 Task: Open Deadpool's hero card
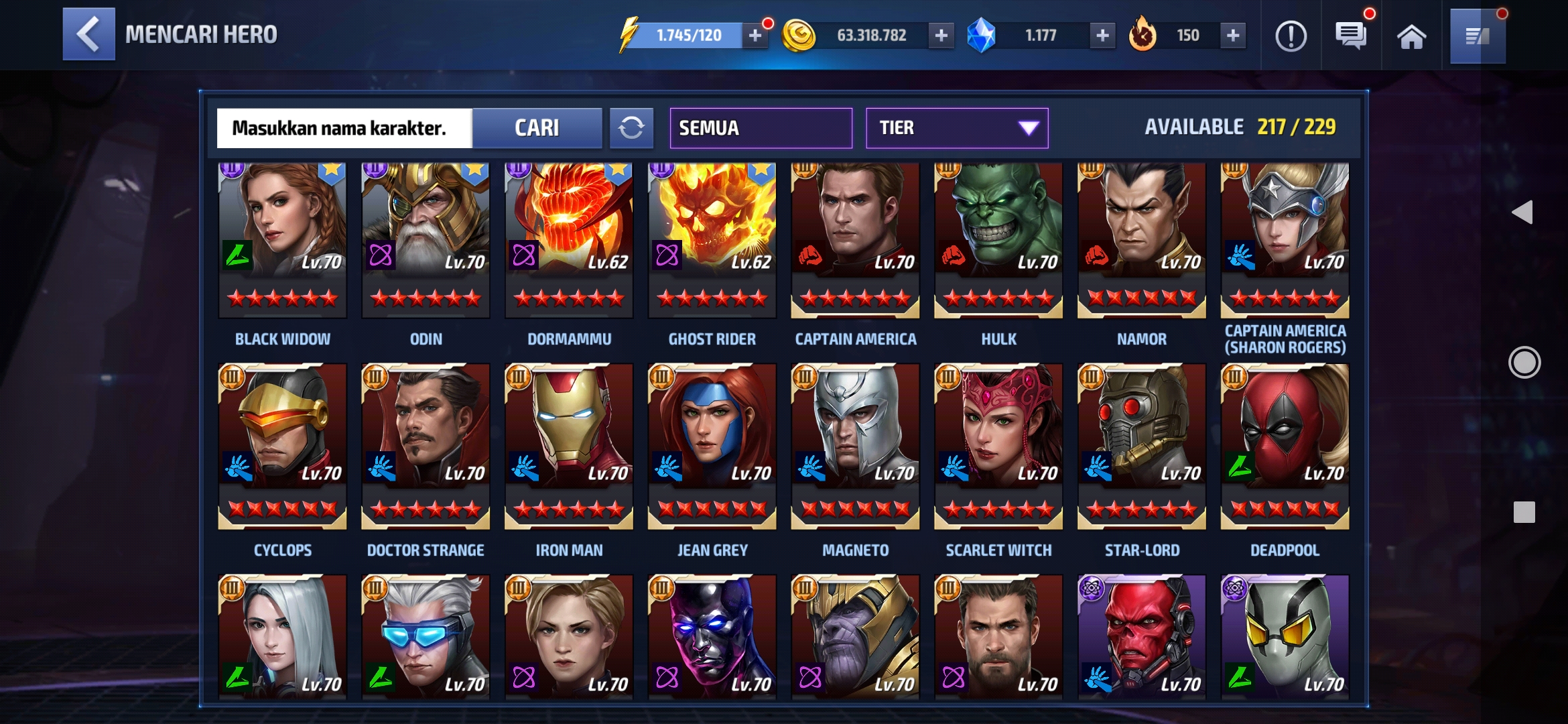click(x=1285, y=446)
